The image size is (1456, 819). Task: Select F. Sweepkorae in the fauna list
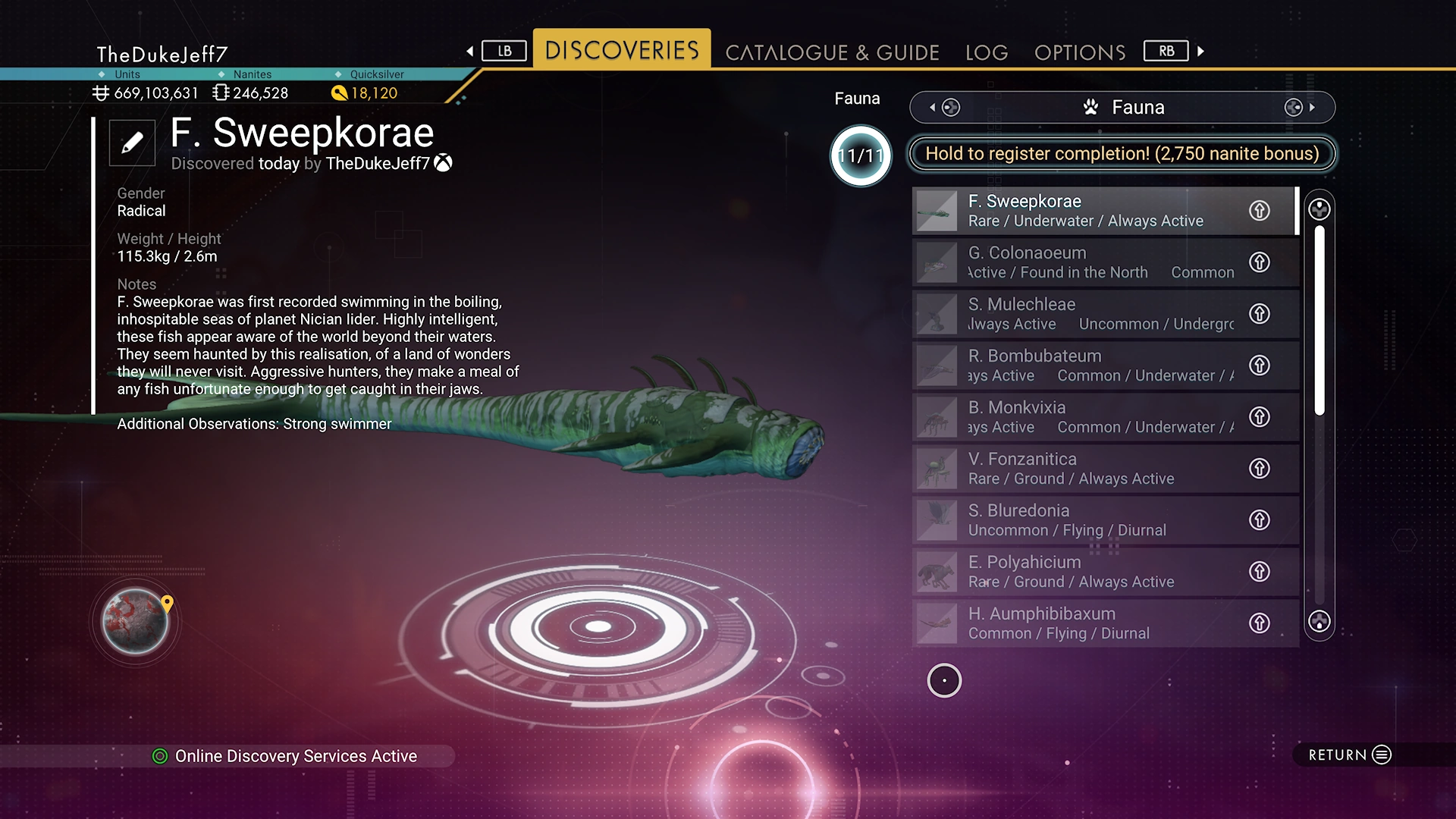[x=1084, y=211]
